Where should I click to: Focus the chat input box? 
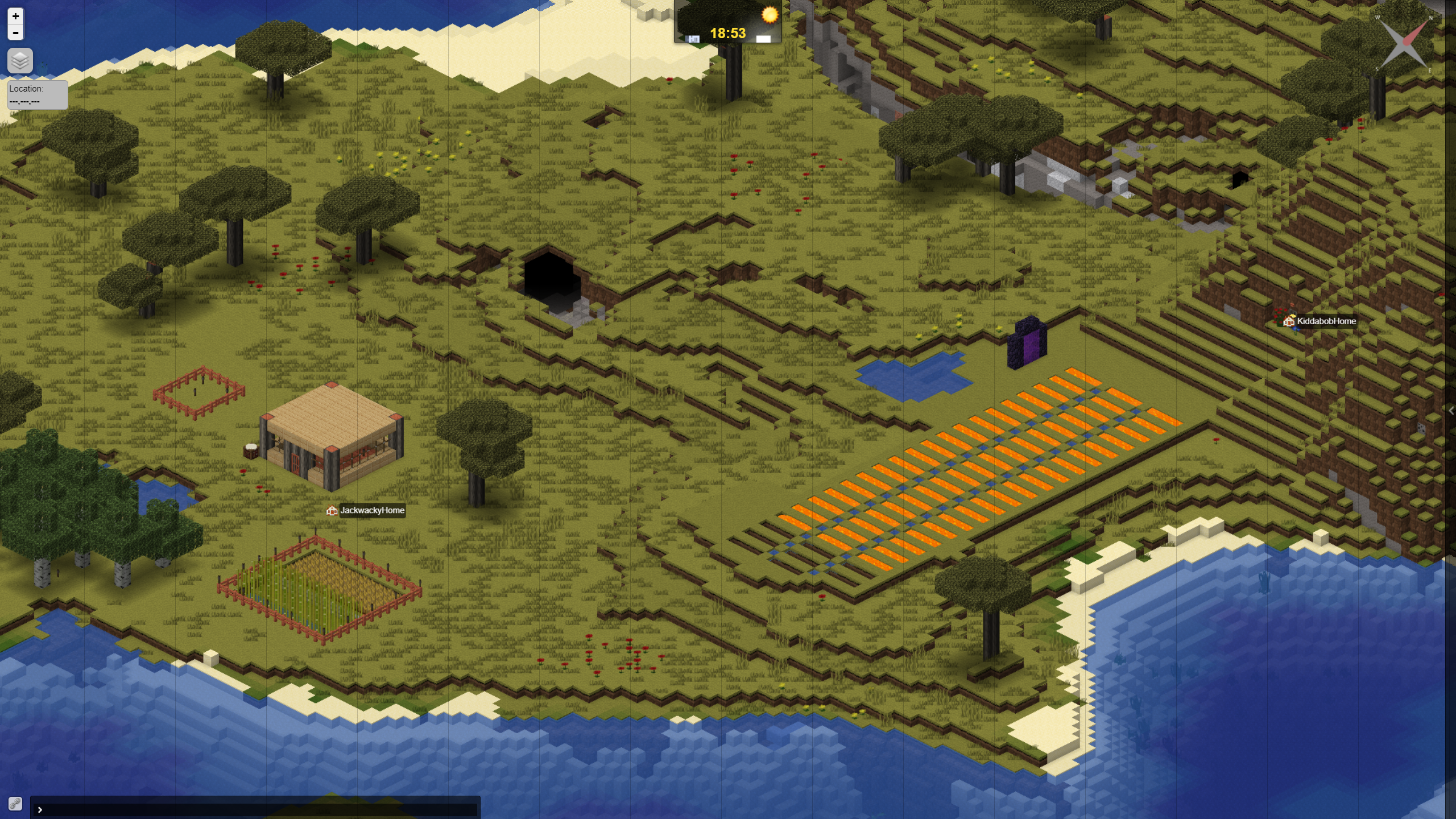coord(256,809)
